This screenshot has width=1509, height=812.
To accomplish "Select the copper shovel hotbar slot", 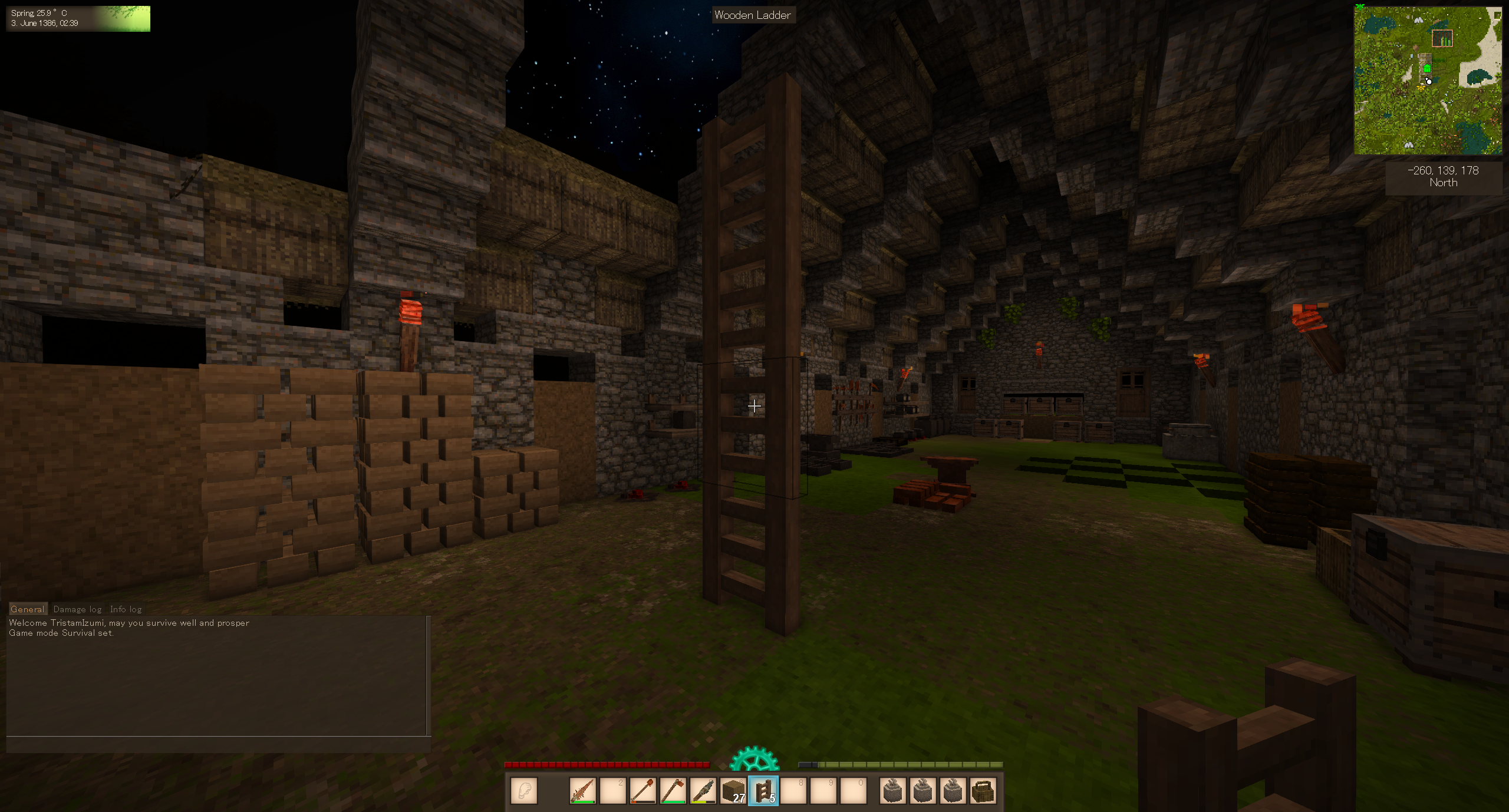I will click(643, 790).
